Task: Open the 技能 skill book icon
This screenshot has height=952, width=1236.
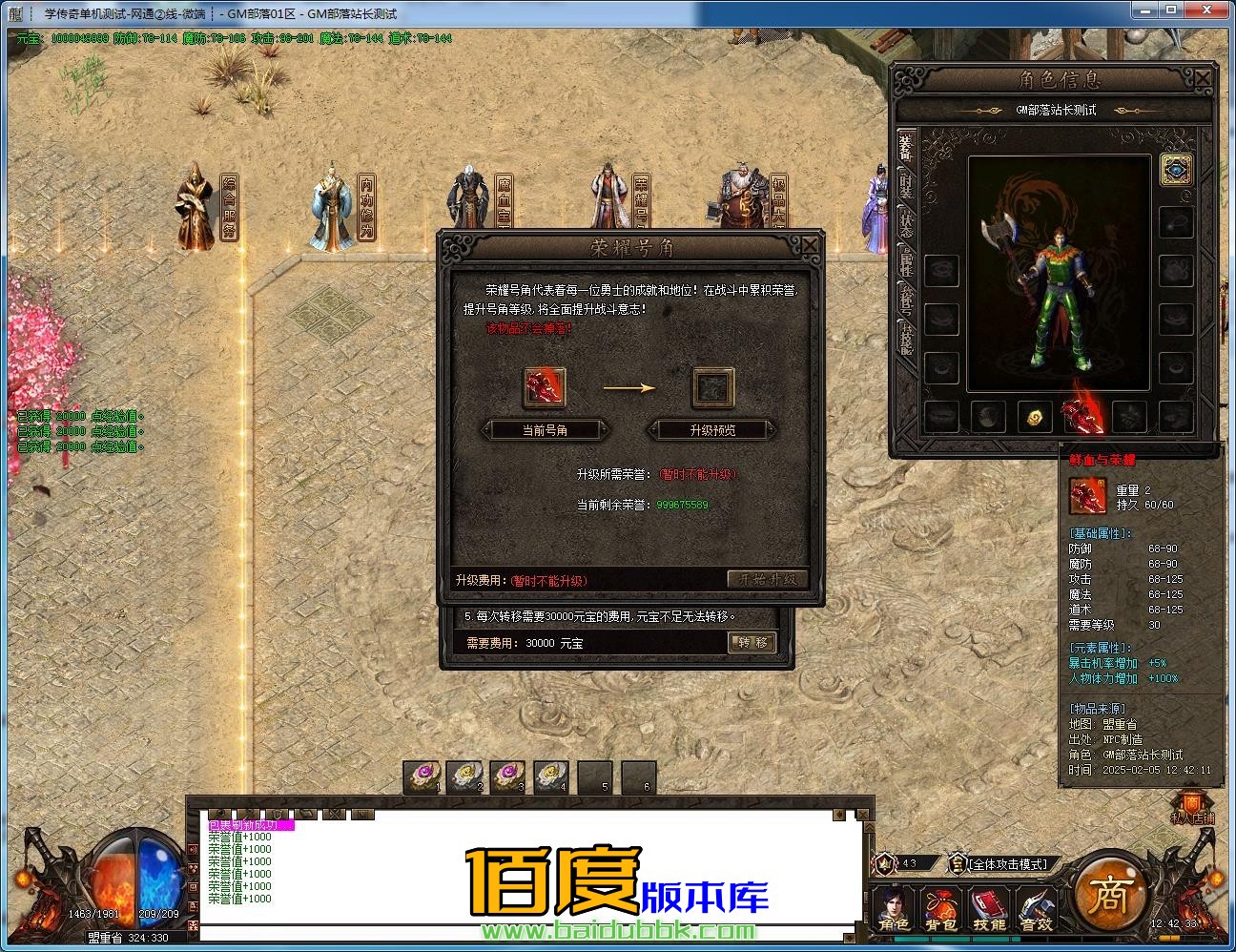Action: click(987, 901)
